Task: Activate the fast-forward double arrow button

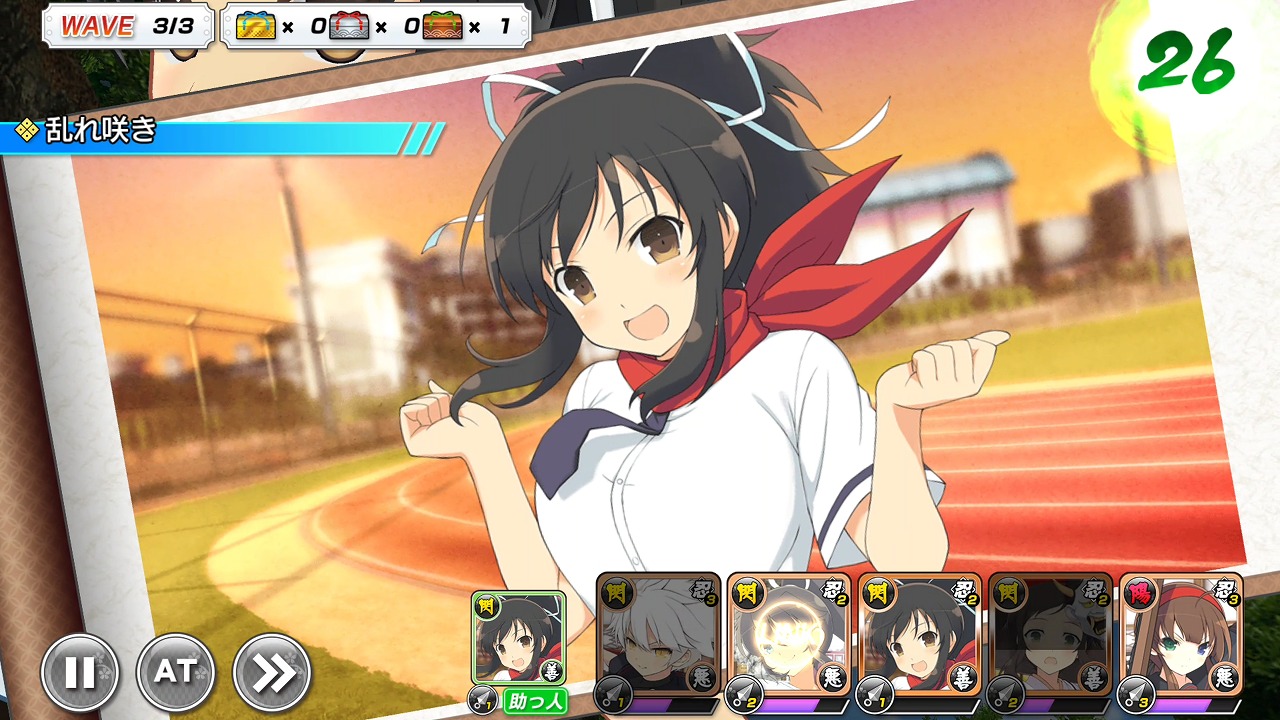Action: click(272, 673)
